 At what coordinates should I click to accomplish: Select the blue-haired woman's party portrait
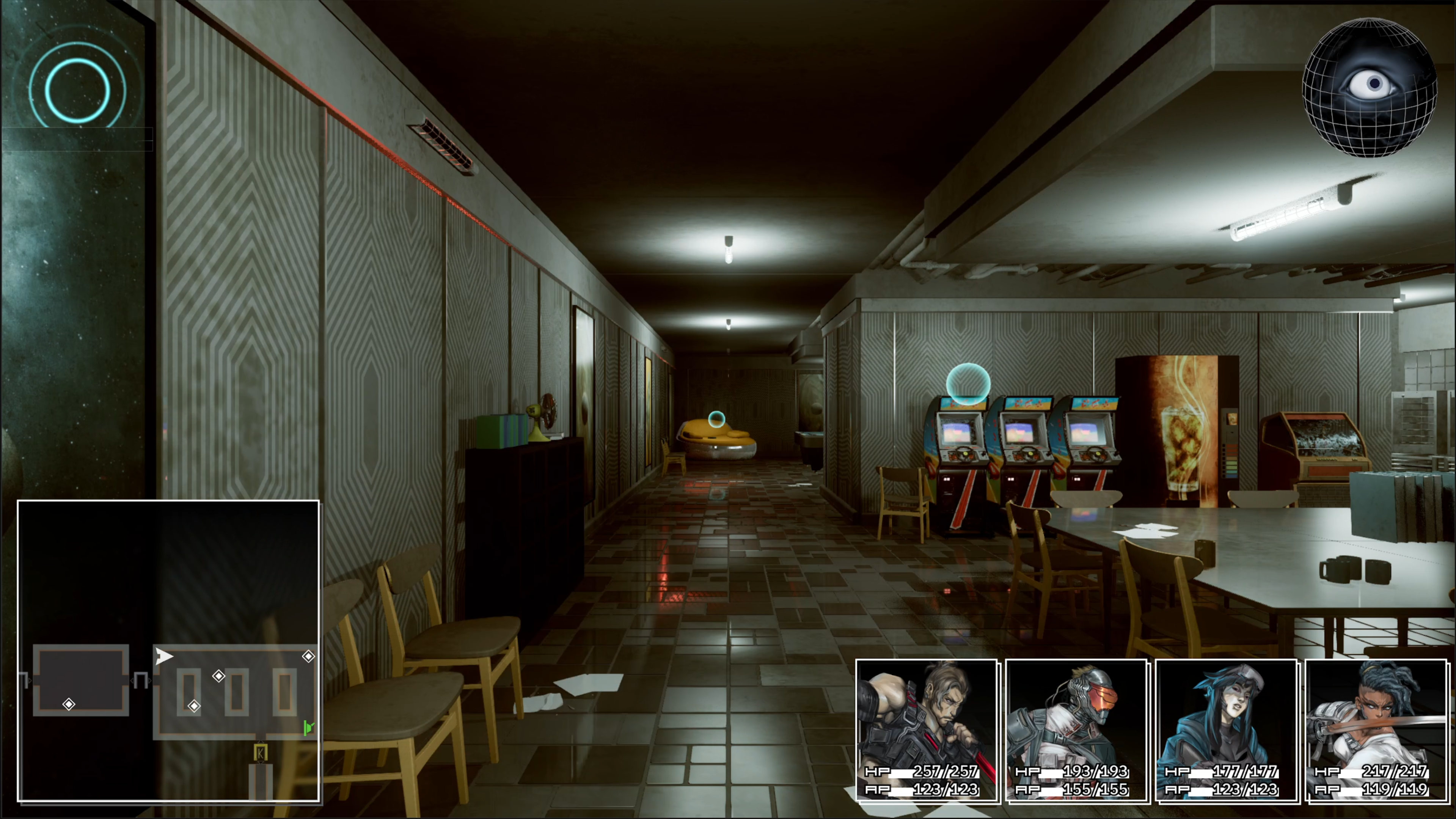(1227, 729)
